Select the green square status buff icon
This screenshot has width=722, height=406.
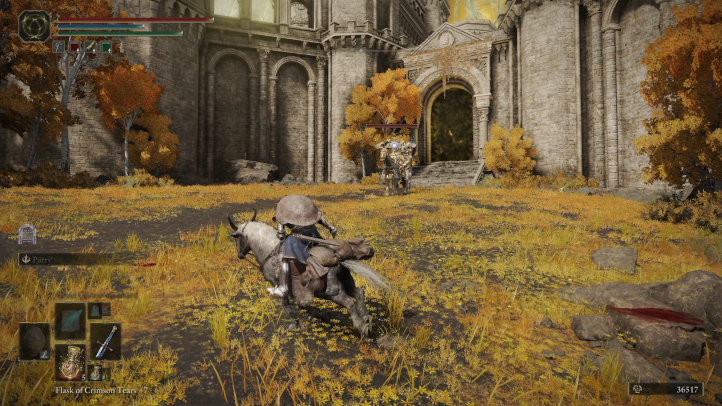pyautogui.click(x=105, y=46)
